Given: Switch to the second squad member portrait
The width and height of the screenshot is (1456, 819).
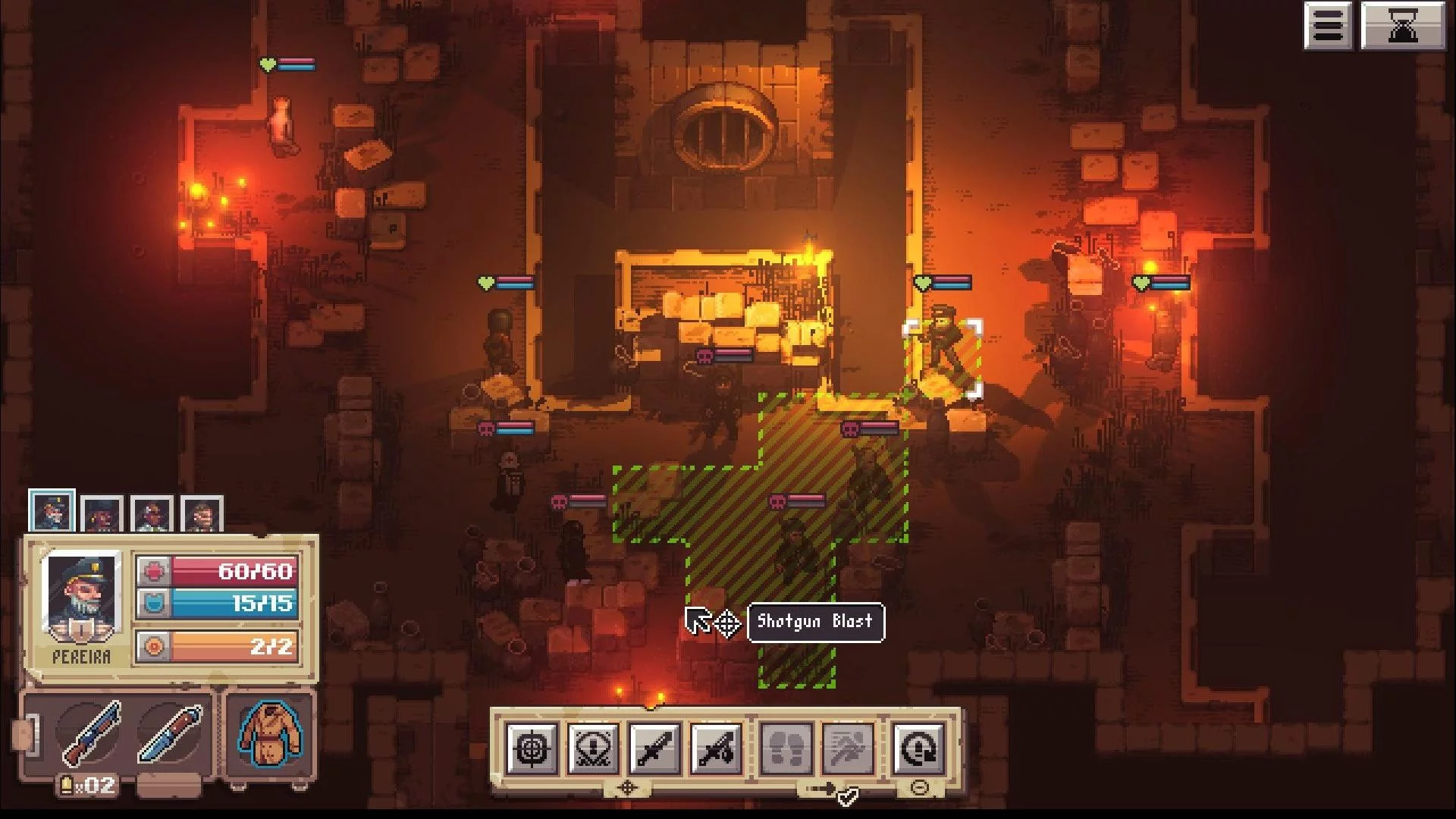Looking at the screenshot, I should pyautogui.click(x=102, y=516).
